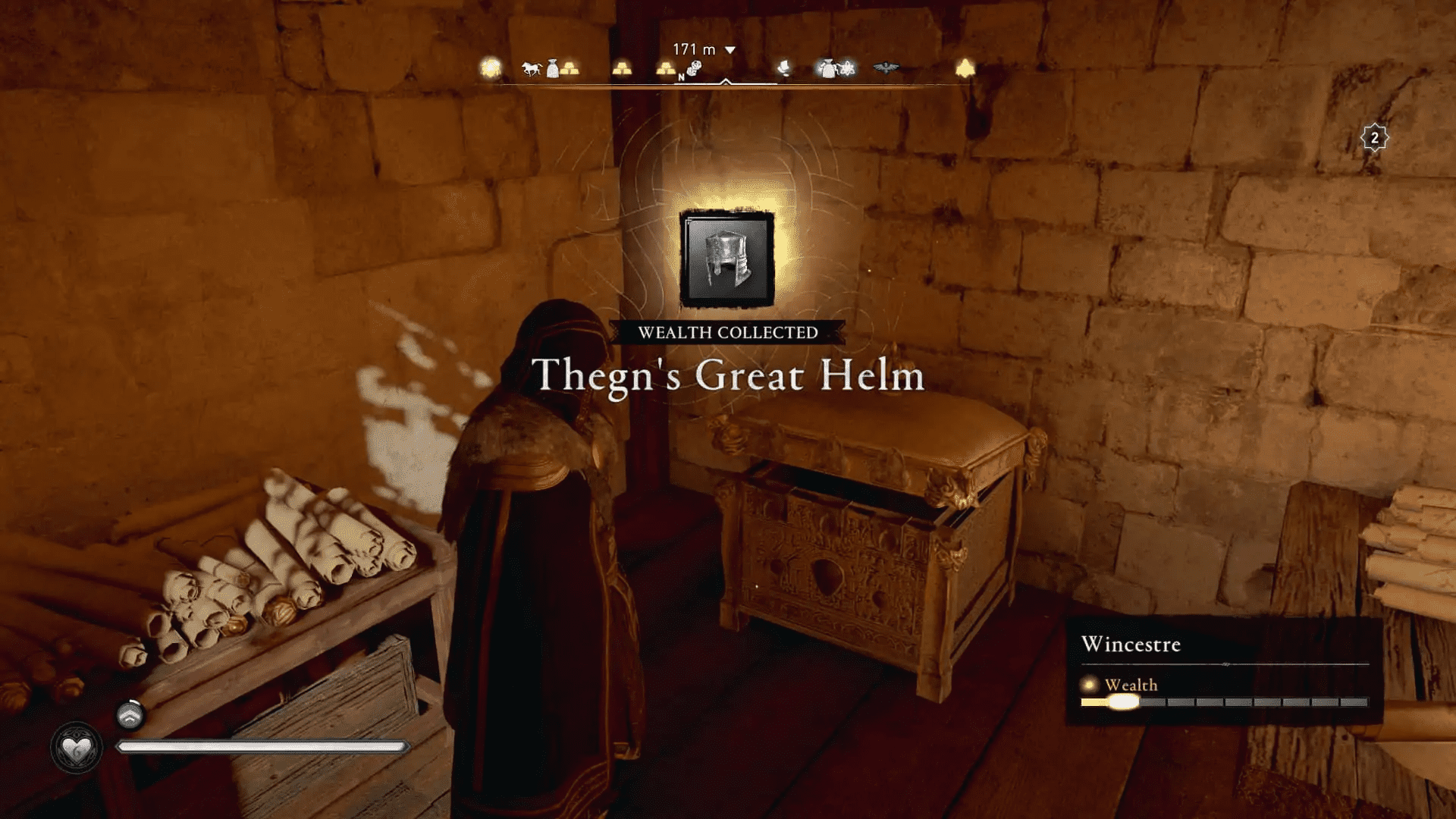Click the raven icon on the compass

tap(886, 68)
